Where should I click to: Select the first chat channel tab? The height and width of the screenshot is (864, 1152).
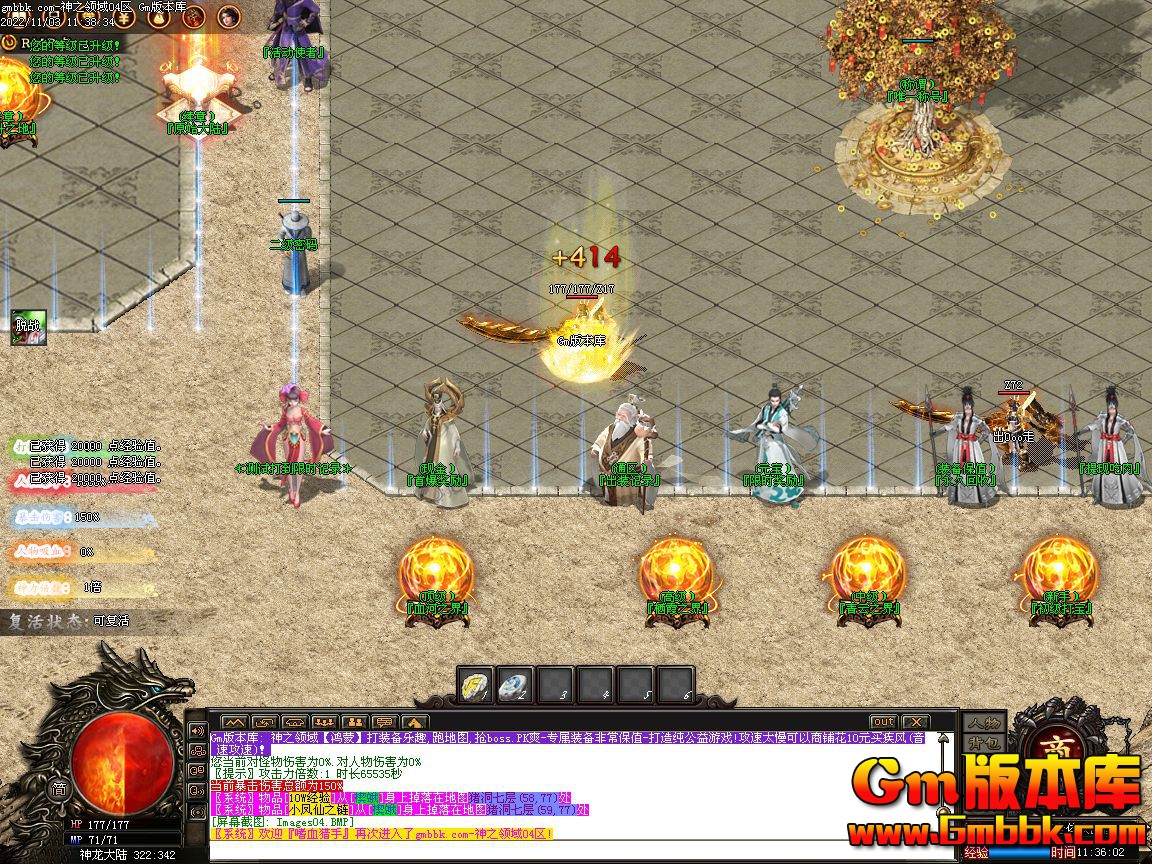(x=234, y=722)
